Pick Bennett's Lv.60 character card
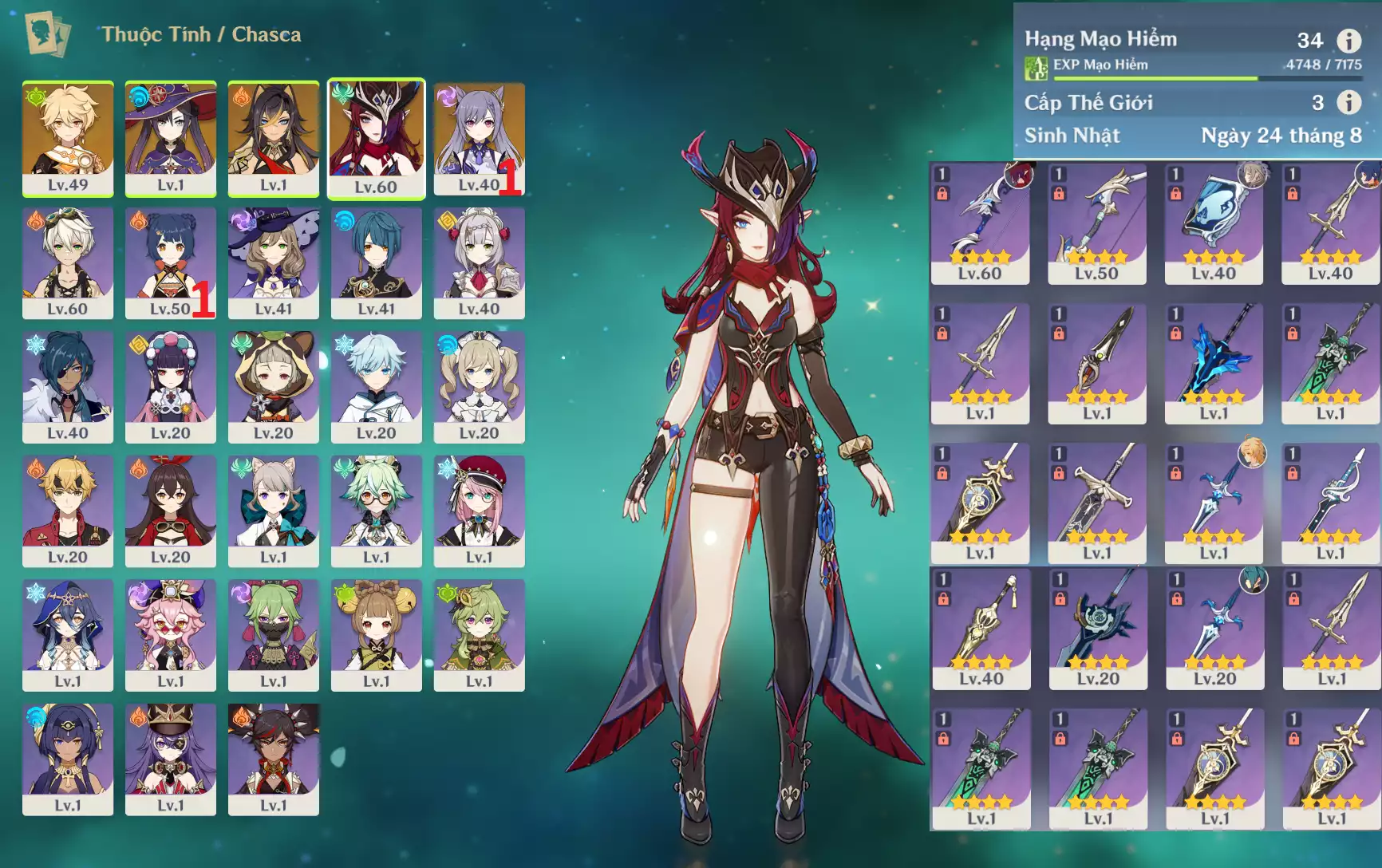Viewport: 1382px width, 868px height. (68, 262)
